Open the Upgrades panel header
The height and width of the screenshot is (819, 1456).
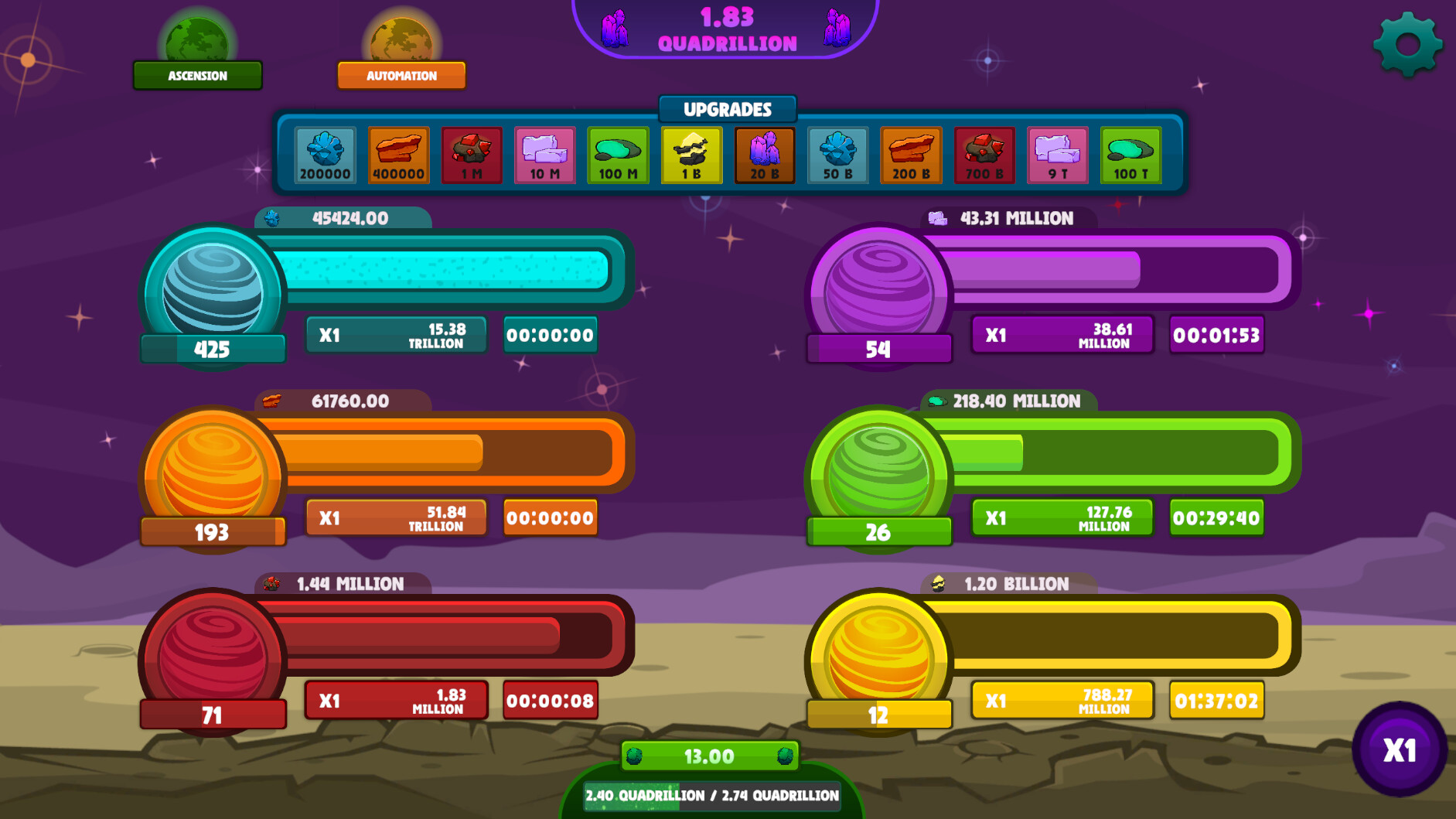727,110
